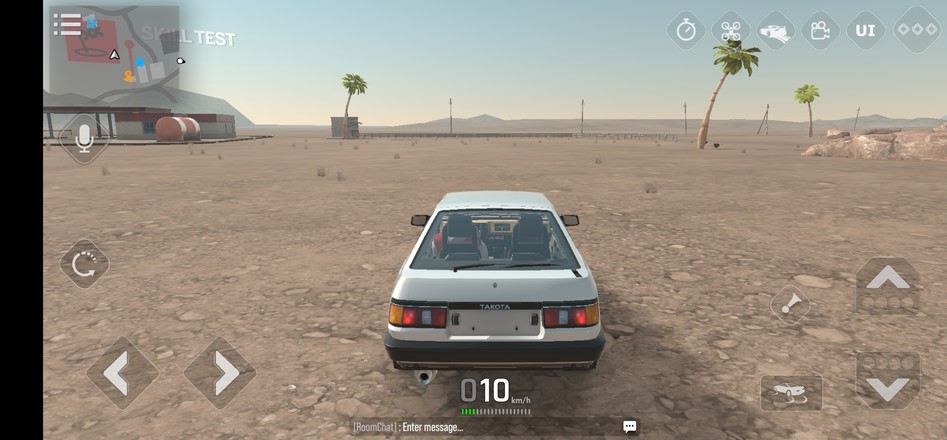947x440 pixels.
Task: Open the chat speech bubble icon
Action: [x=630, y=426]
